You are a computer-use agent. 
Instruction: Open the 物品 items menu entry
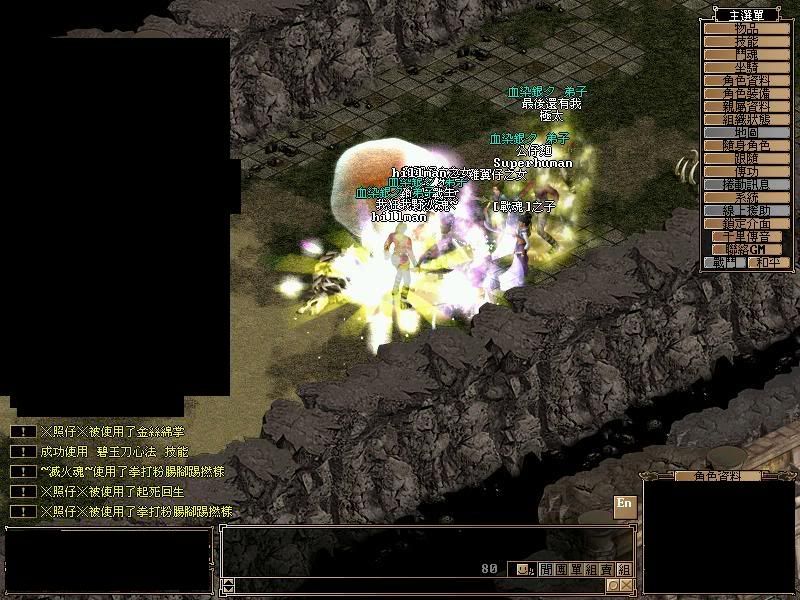747,28
